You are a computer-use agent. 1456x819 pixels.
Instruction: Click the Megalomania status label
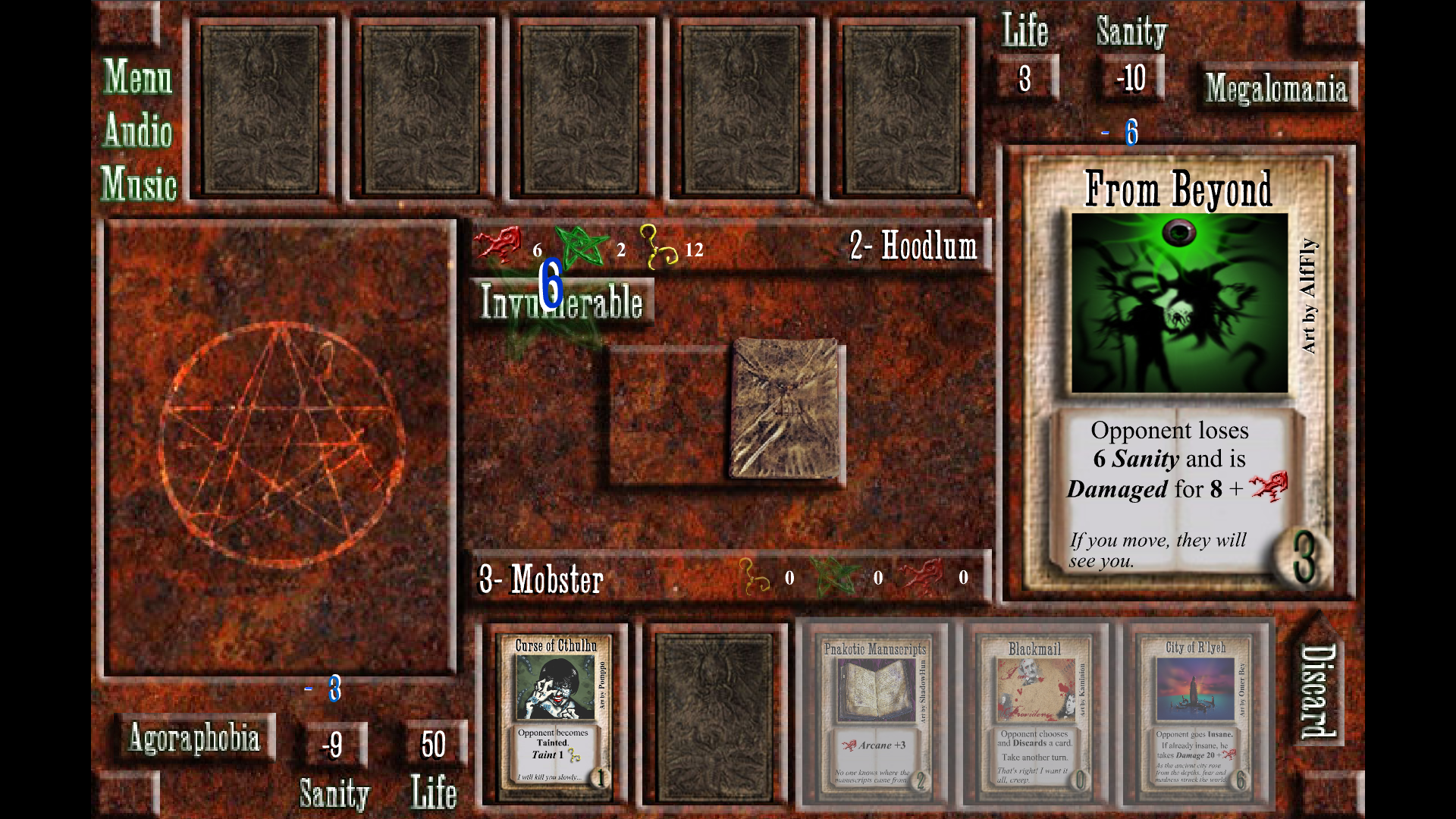(1276, 88)
